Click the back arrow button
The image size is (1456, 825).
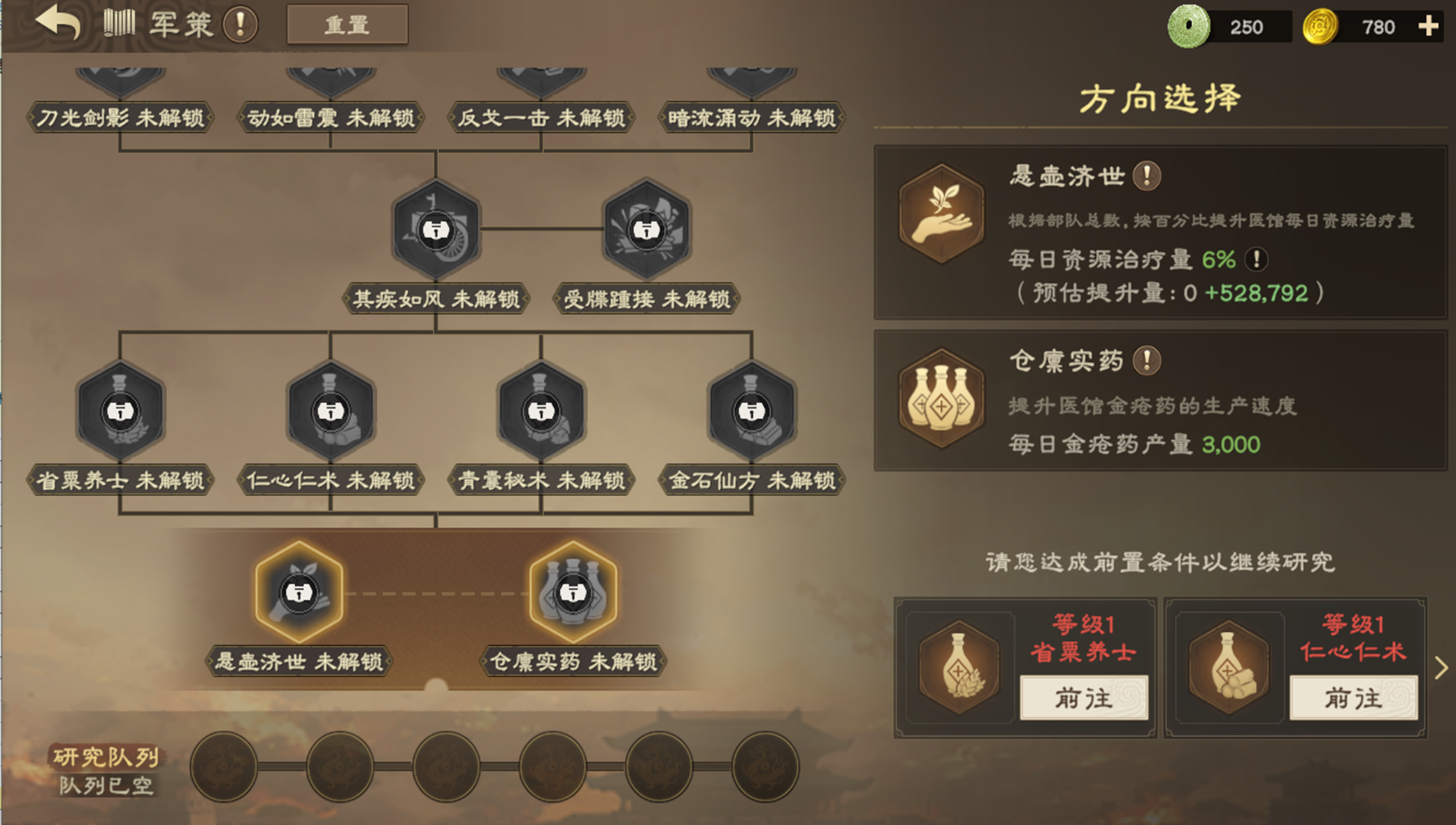[x=58, y=23]
